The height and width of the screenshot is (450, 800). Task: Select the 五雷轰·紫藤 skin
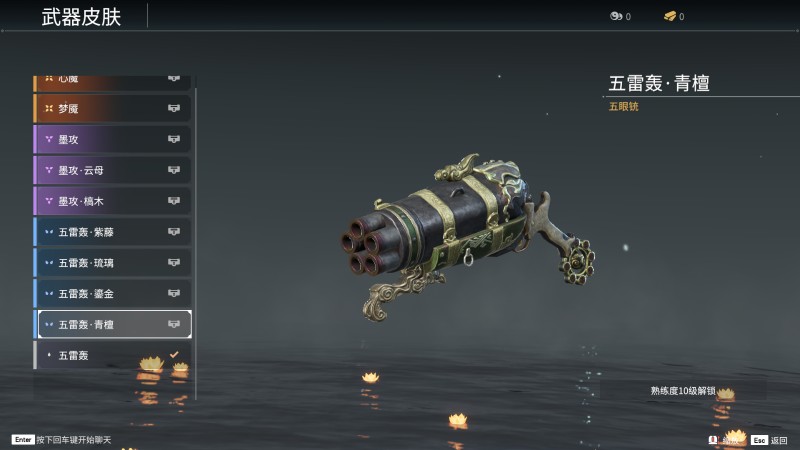112,232
